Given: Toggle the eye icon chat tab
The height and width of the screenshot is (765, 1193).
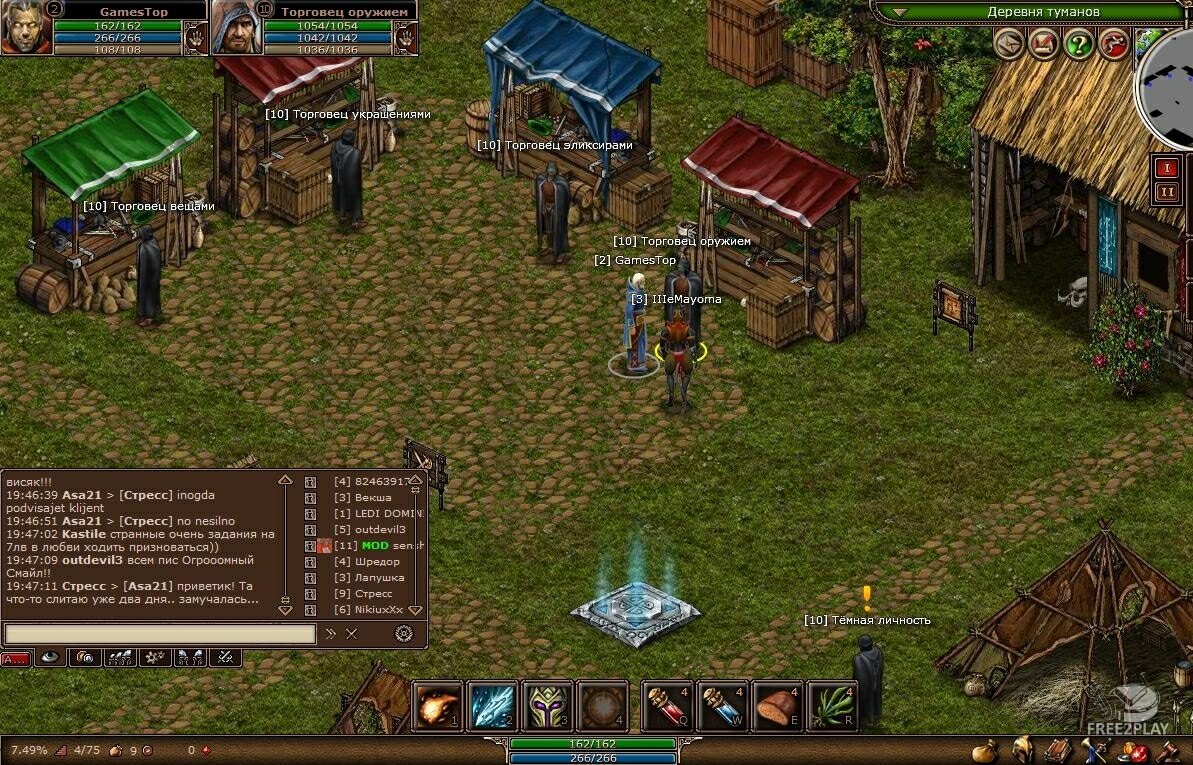Looking at the screenshot, I should pos(49,657).
